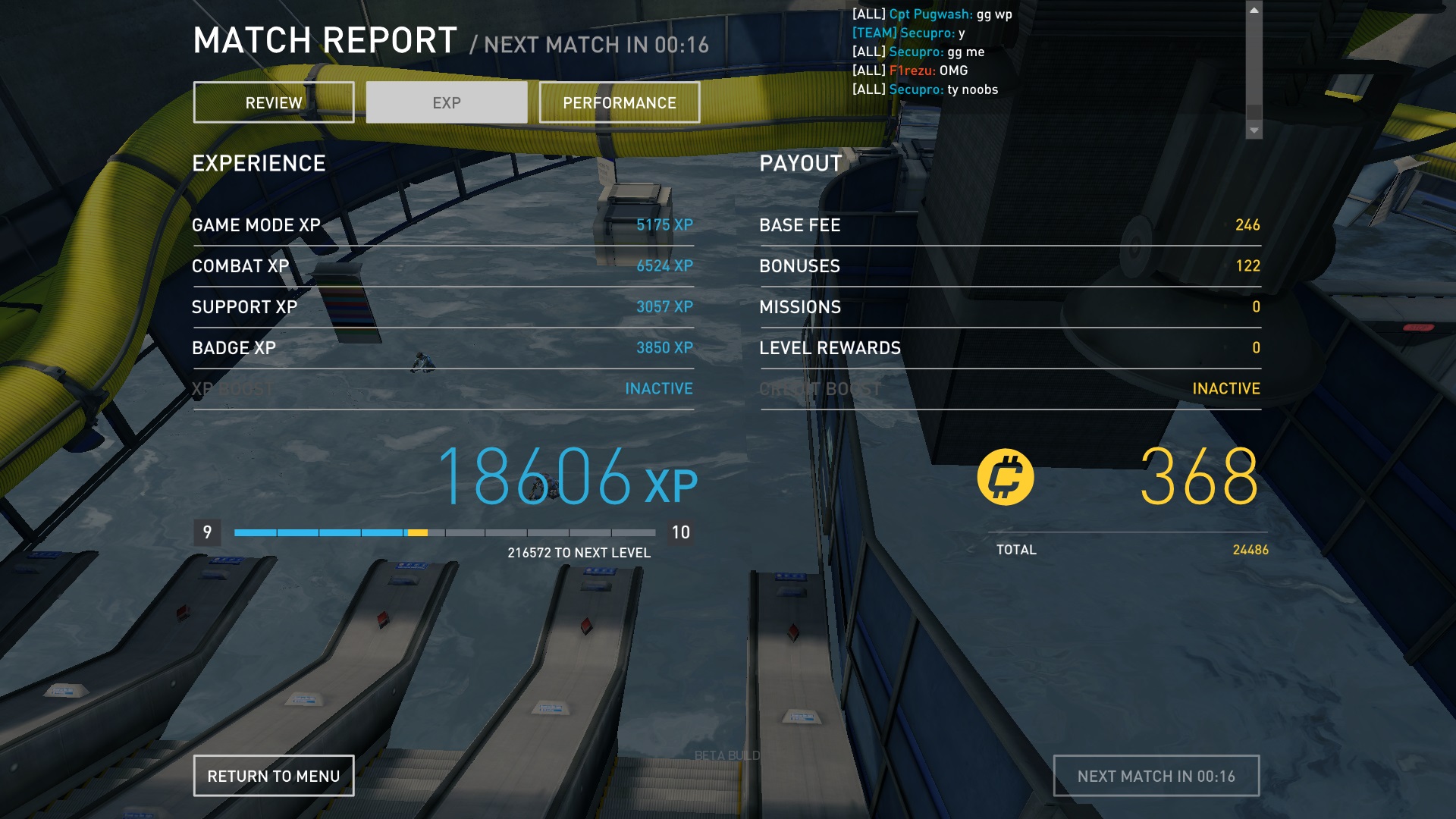This screenshot has width=1456, height=819.
Task: Click the chat scrollbar down arrow
Action: pyautogui.click(x=1254, y=130)
